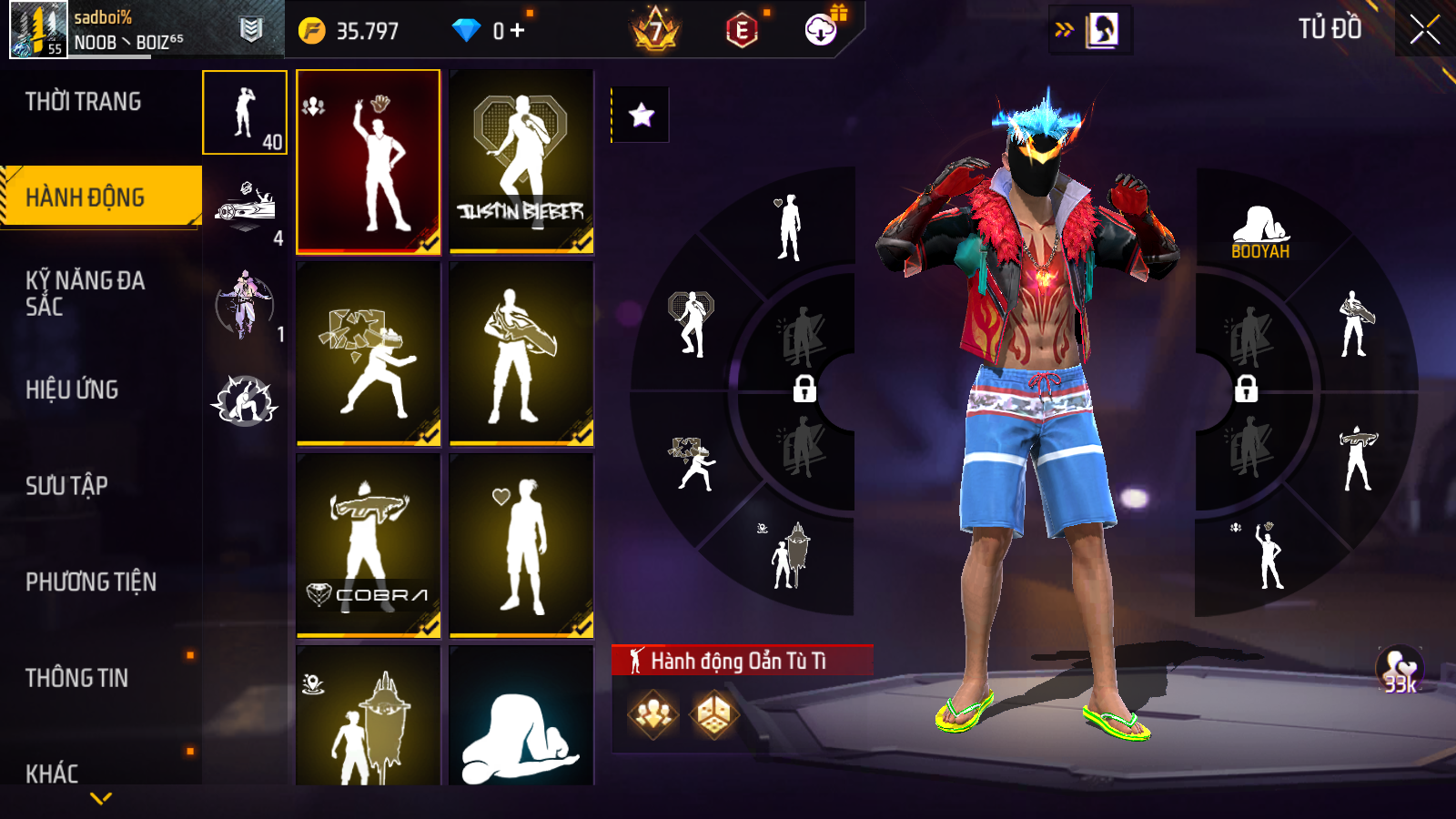Open the Hiệu Ứng category

[x=73, y=389]
